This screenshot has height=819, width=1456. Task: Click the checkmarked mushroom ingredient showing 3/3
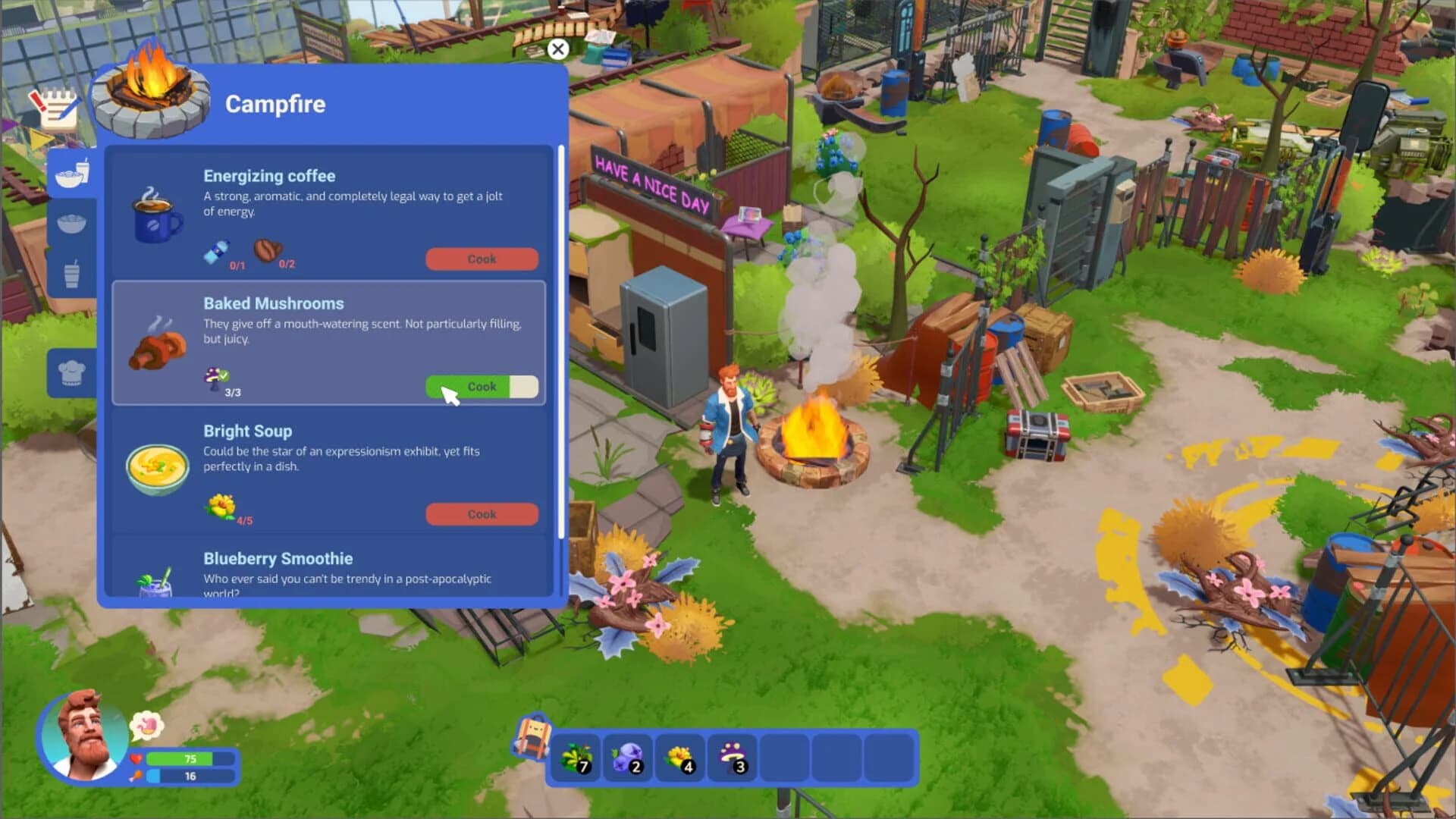(215, 378)
